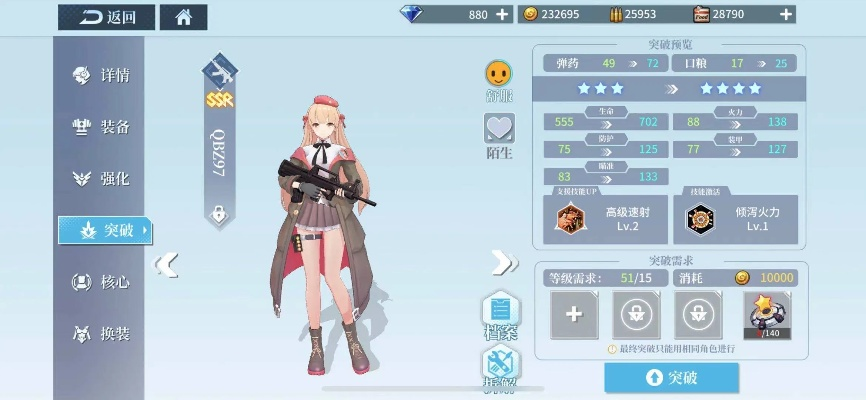Open the 强化 enhancement tab
The height and width of the screenshot is (400, 866).
[x=103, y=179]
